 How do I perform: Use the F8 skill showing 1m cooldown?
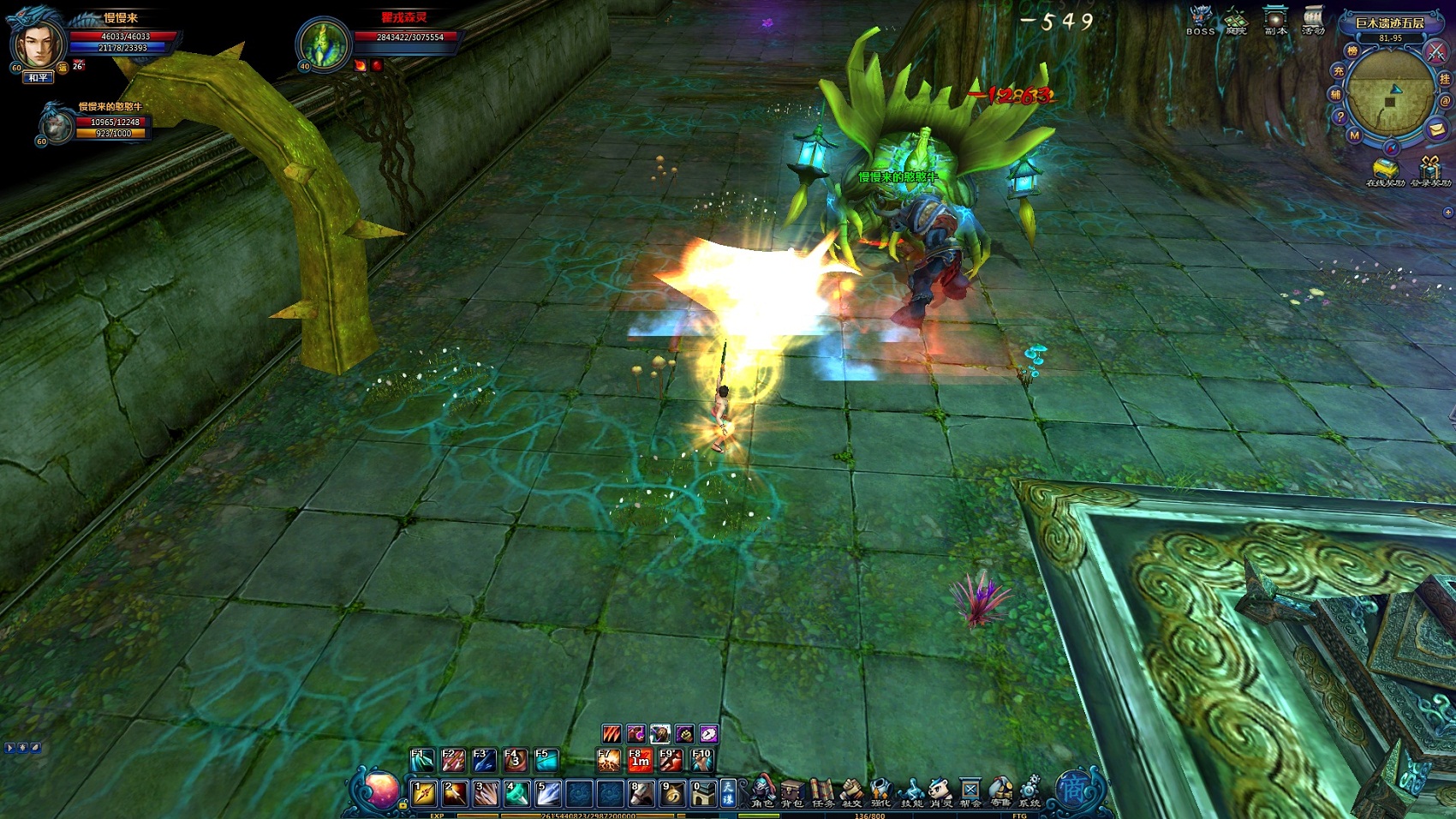point(640,760)
